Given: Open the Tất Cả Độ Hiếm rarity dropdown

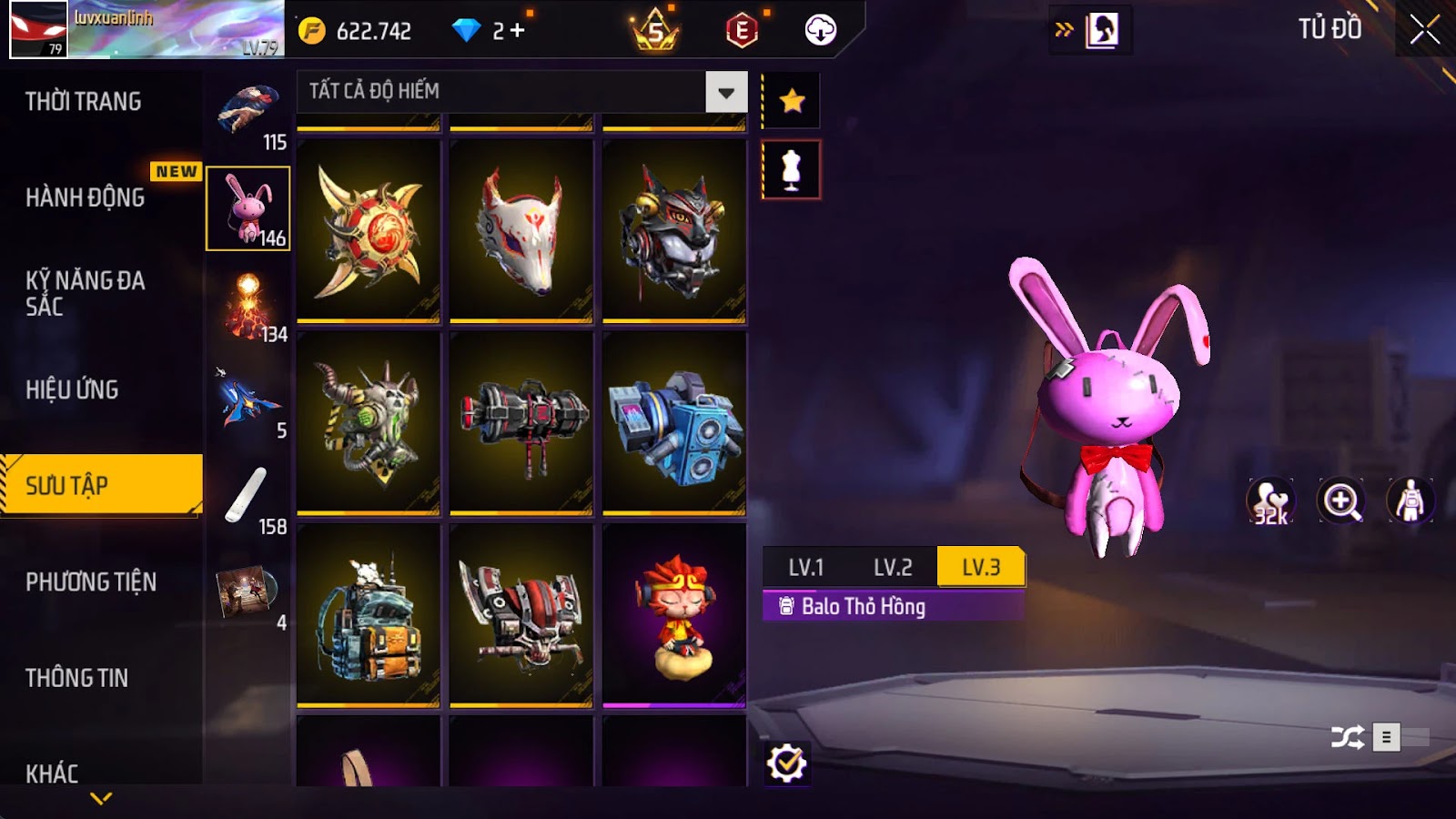Looking at the screenshot, I should 725,92.
